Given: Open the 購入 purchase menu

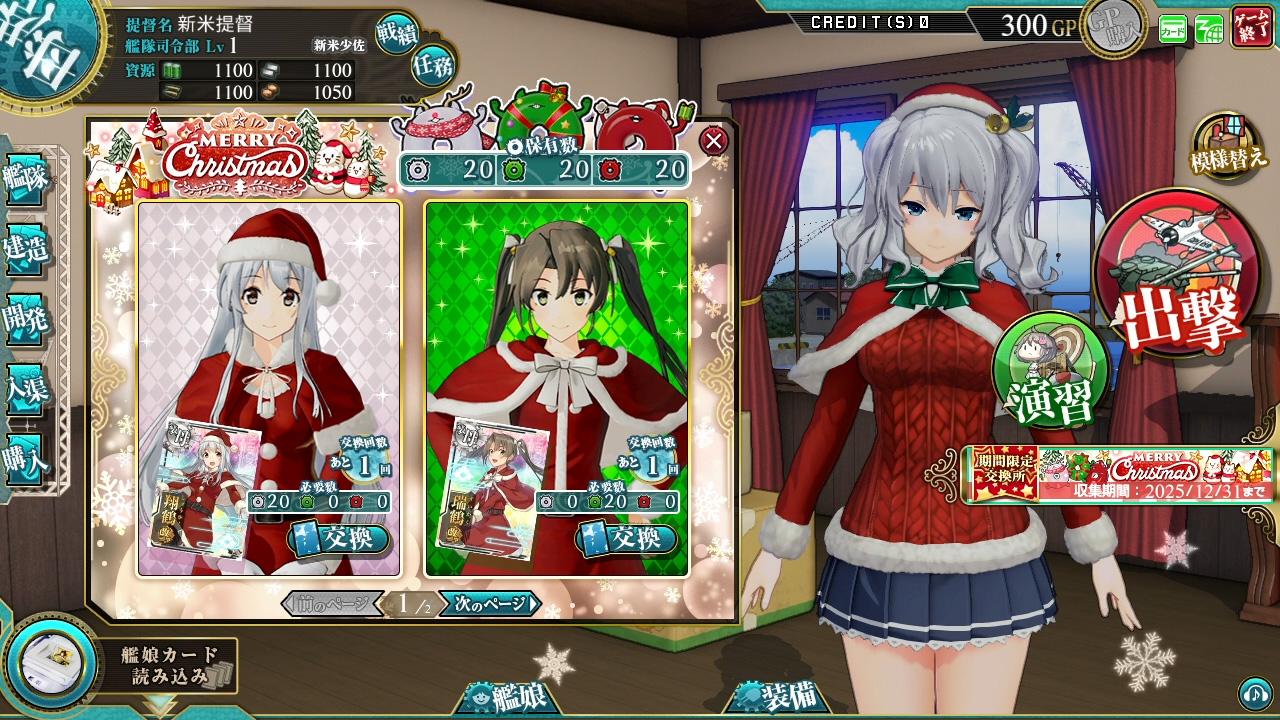Looking at the screenshot, I should pyautogui.click(x=25, y=460).
